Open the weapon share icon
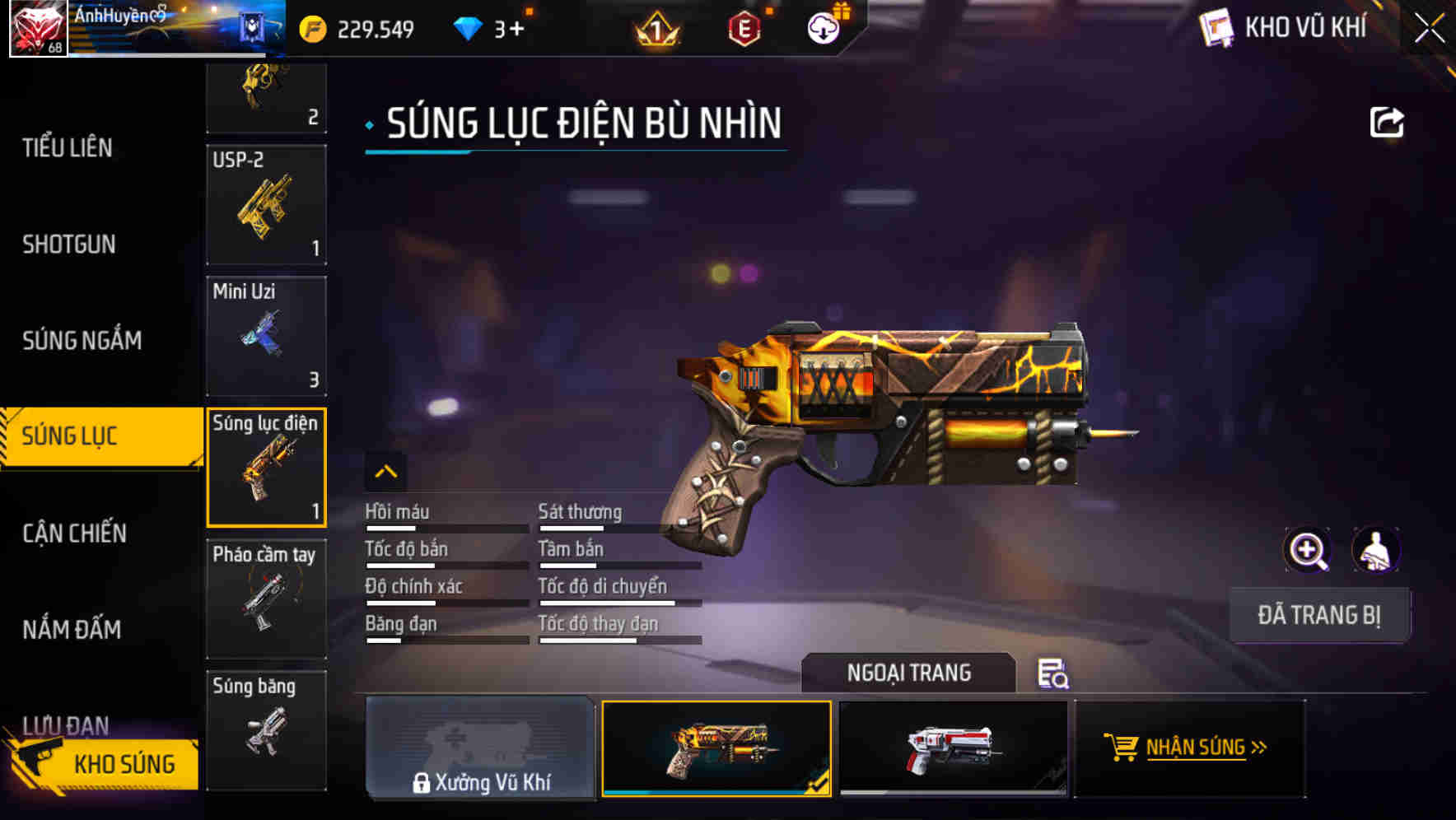Screen dimensions: 1456x820 [1388, 121]
